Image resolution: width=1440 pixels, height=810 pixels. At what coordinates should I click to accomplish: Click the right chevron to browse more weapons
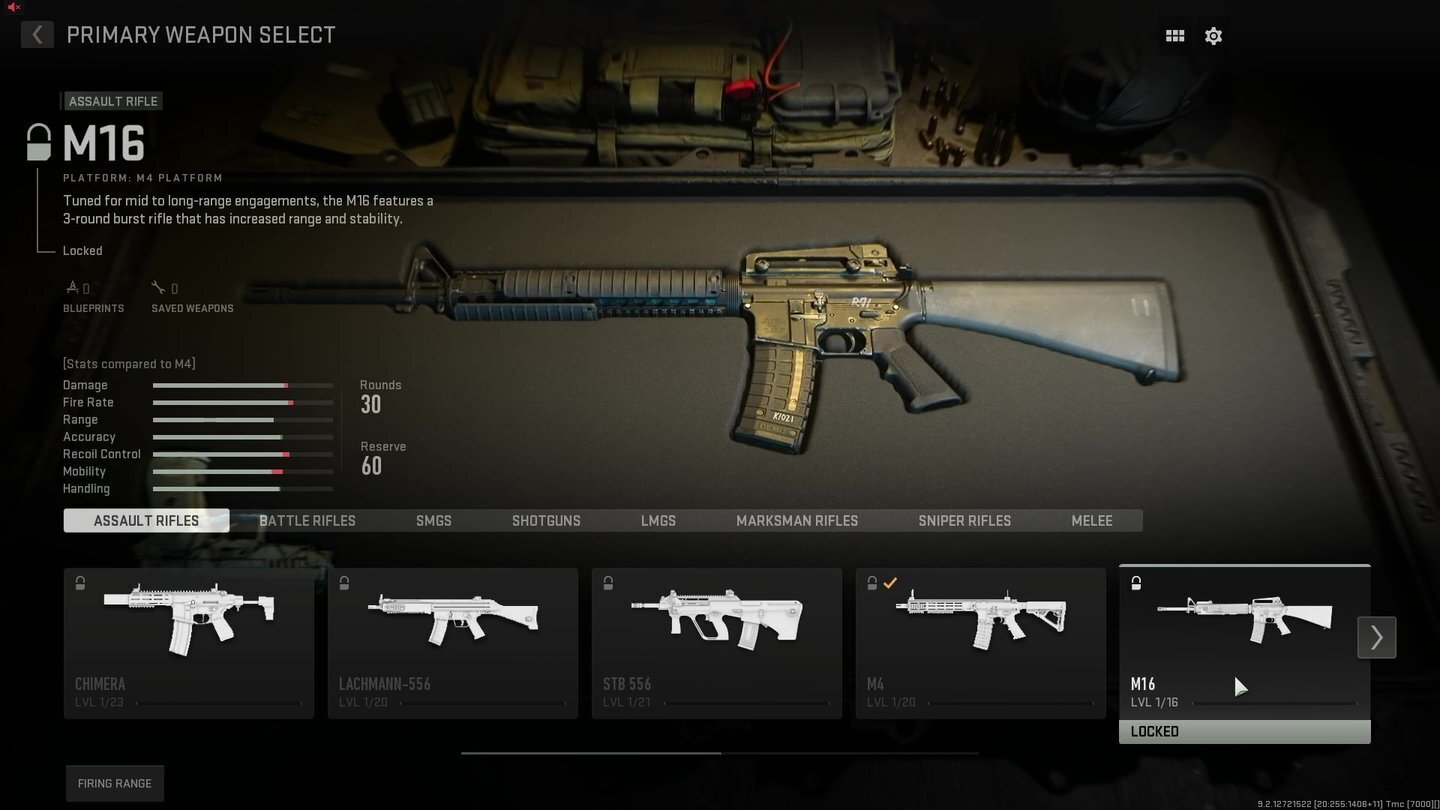(x=1376, y=637)
